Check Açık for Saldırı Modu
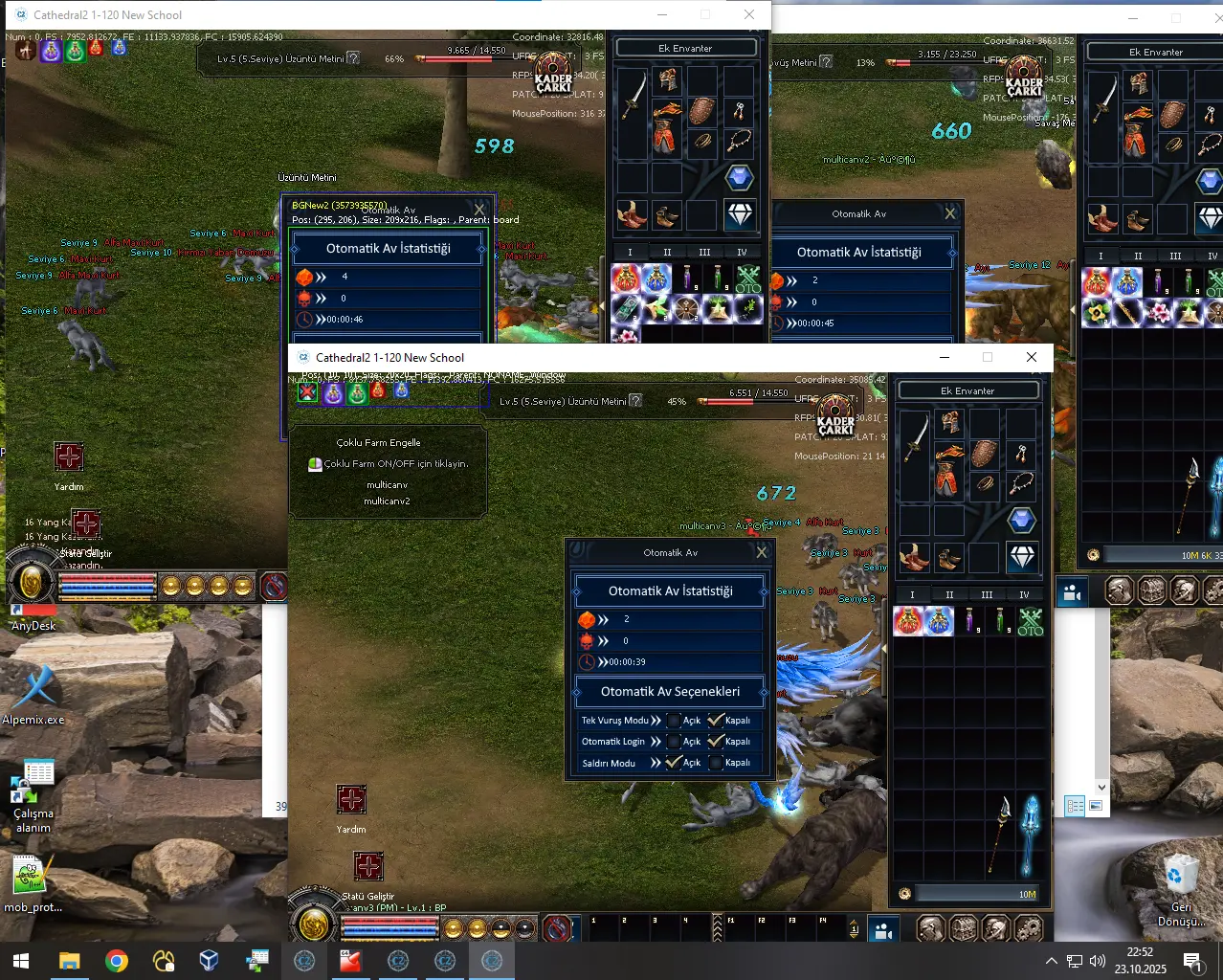The width and height of the screenshot is (1223, 980). click(x=674, y=763)
